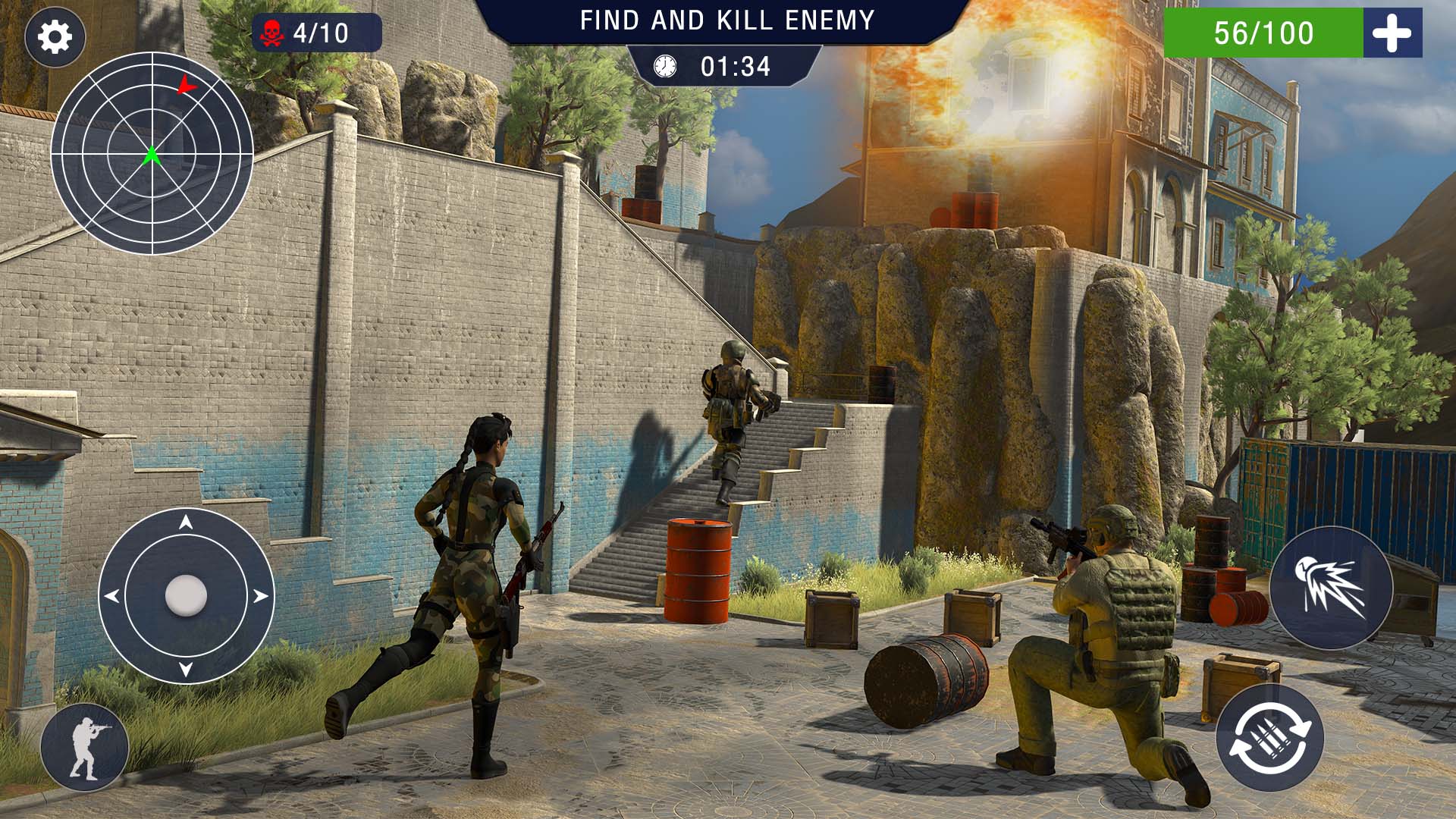Tap the white plus health refill button
The width and height of the screenshot is (1456, 819).
[x=1392, y=33]
